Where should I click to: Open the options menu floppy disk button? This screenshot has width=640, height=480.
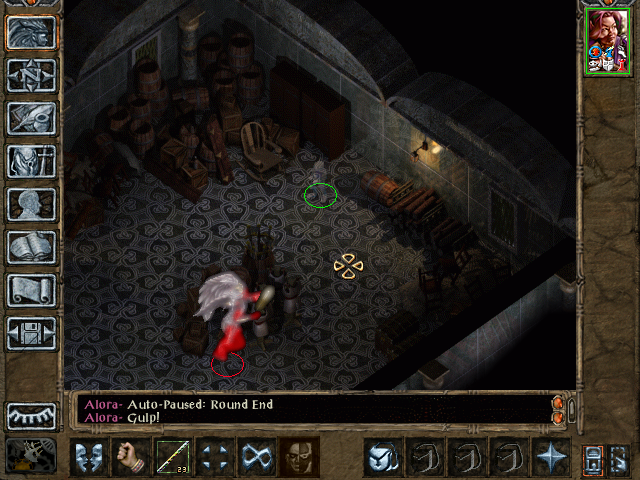(x=31, y=333)
